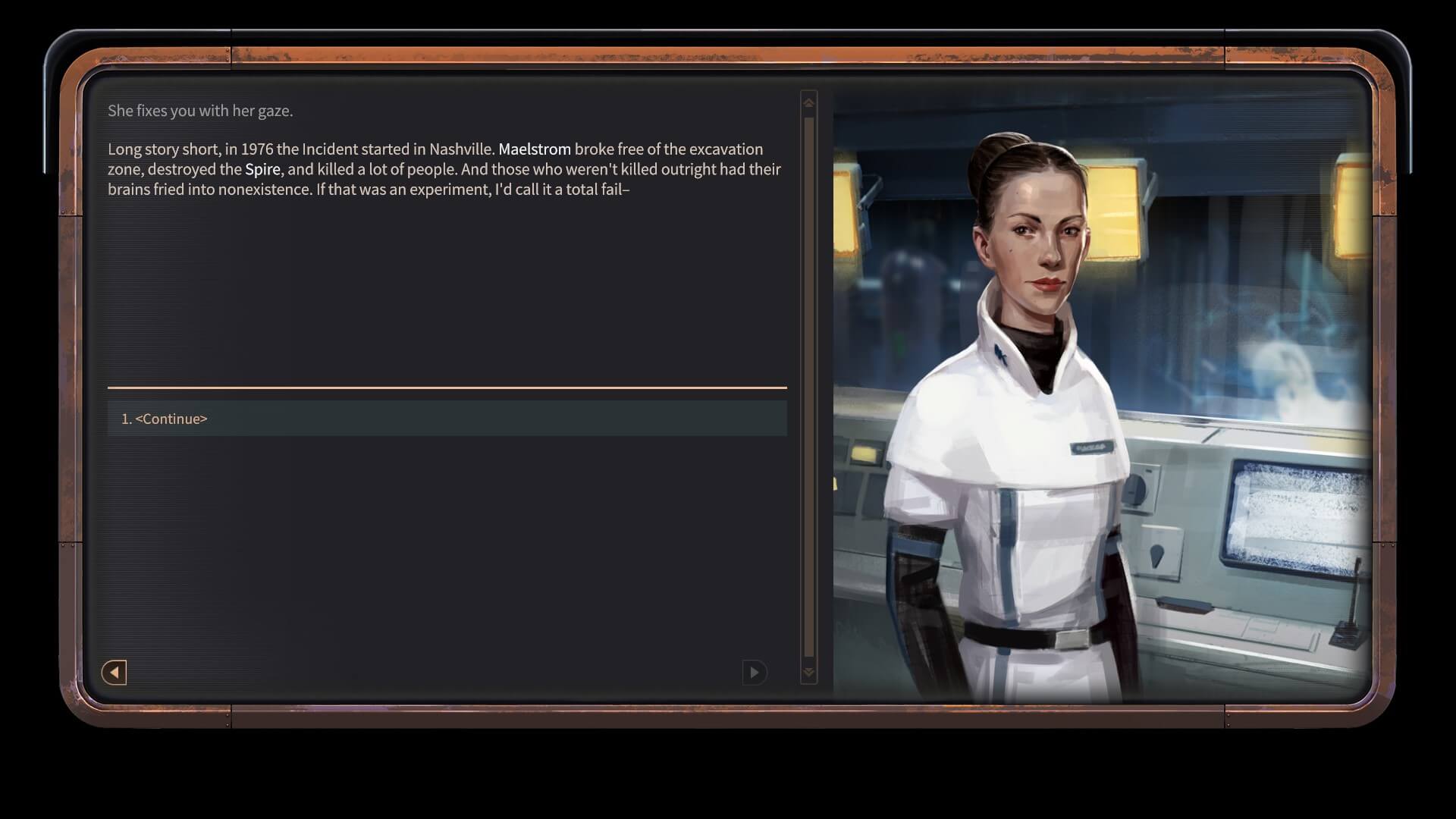Image resolution: width=1456 pixels, height=819 pixels.
Task: Click the scrollbar's down arrow
Action: (x=808, y=672)
